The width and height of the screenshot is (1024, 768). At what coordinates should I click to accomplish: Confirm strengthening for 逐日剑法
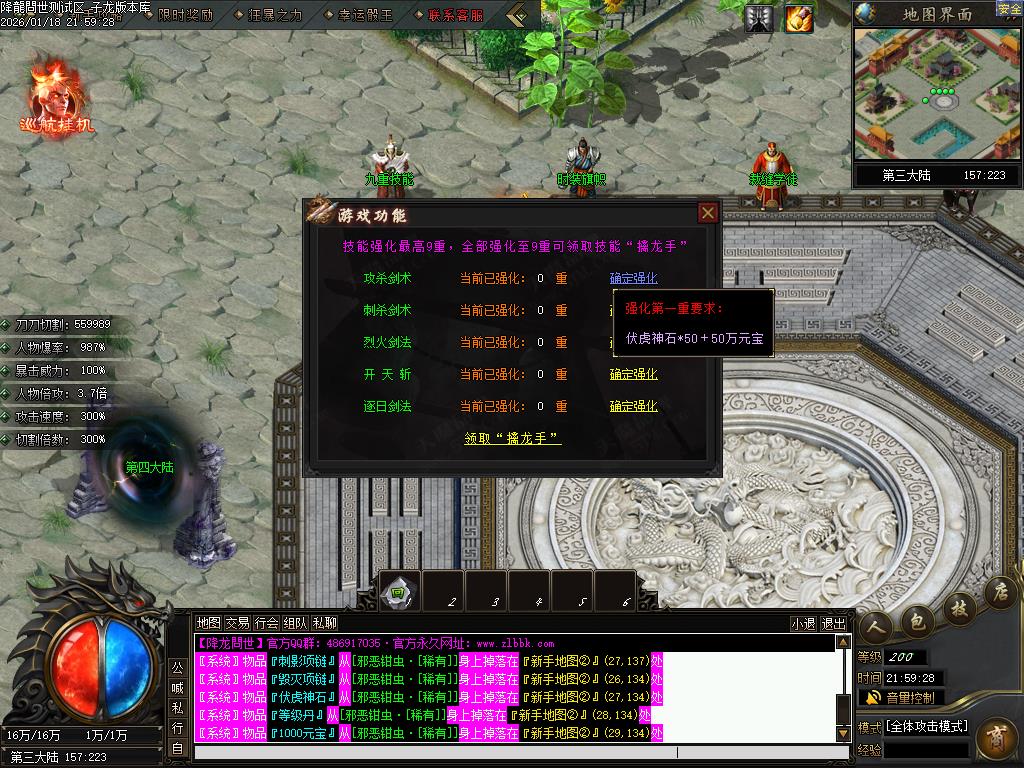(634, 406)
